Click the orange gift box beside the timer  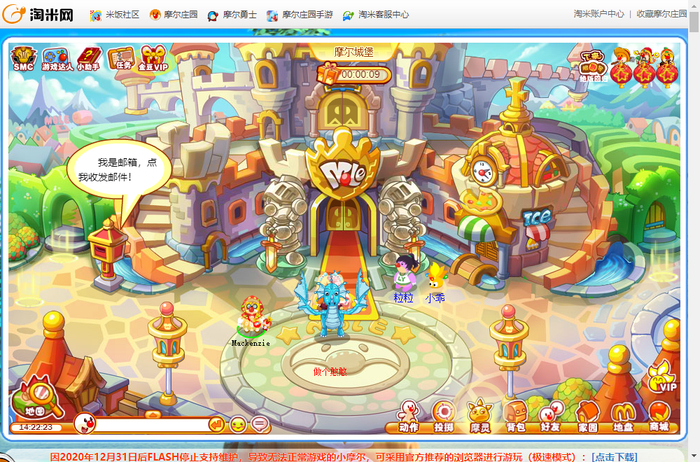(326, 72)
